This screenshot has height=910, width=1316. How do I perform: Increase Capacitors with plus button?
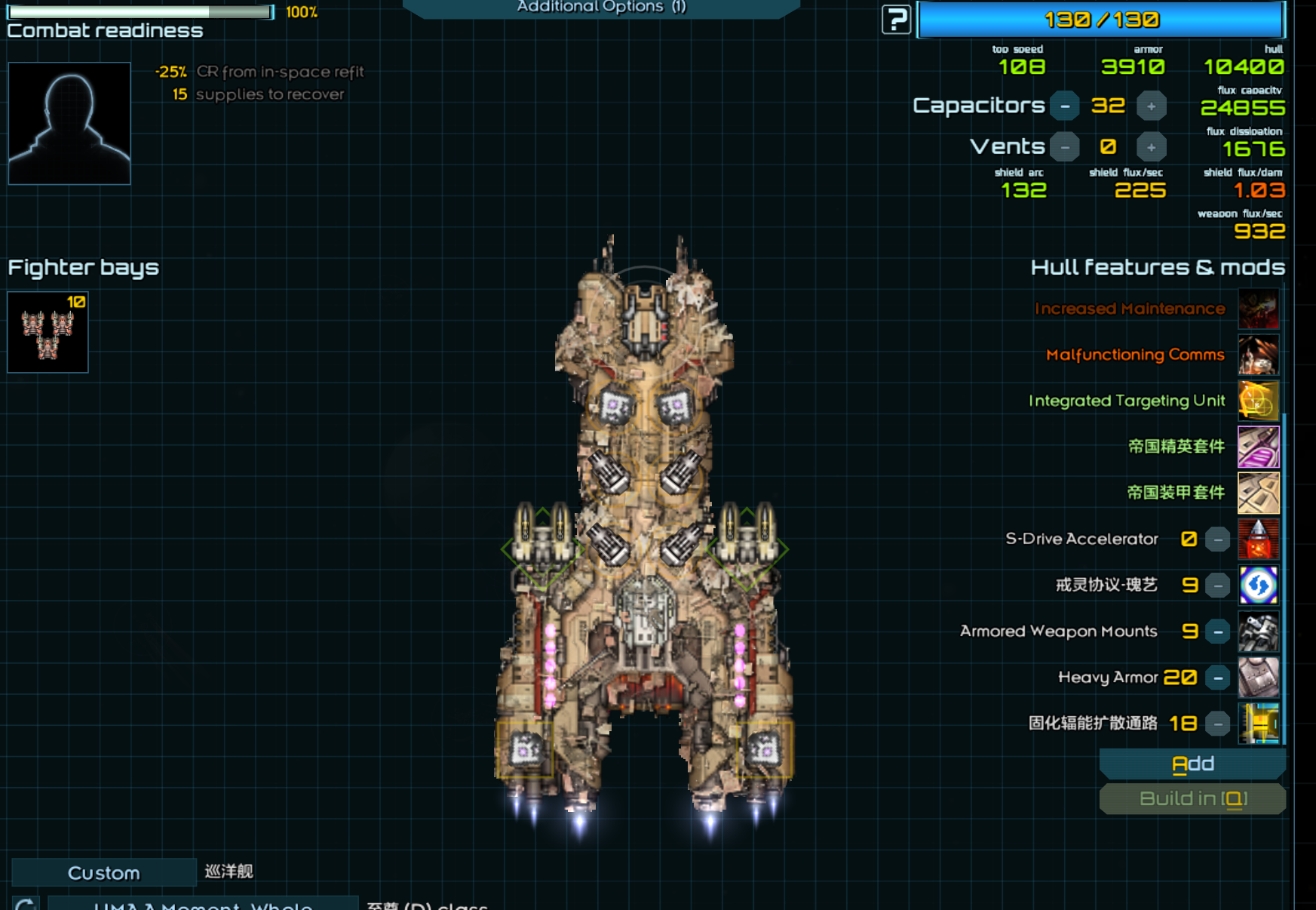(x=1151, y=106)
